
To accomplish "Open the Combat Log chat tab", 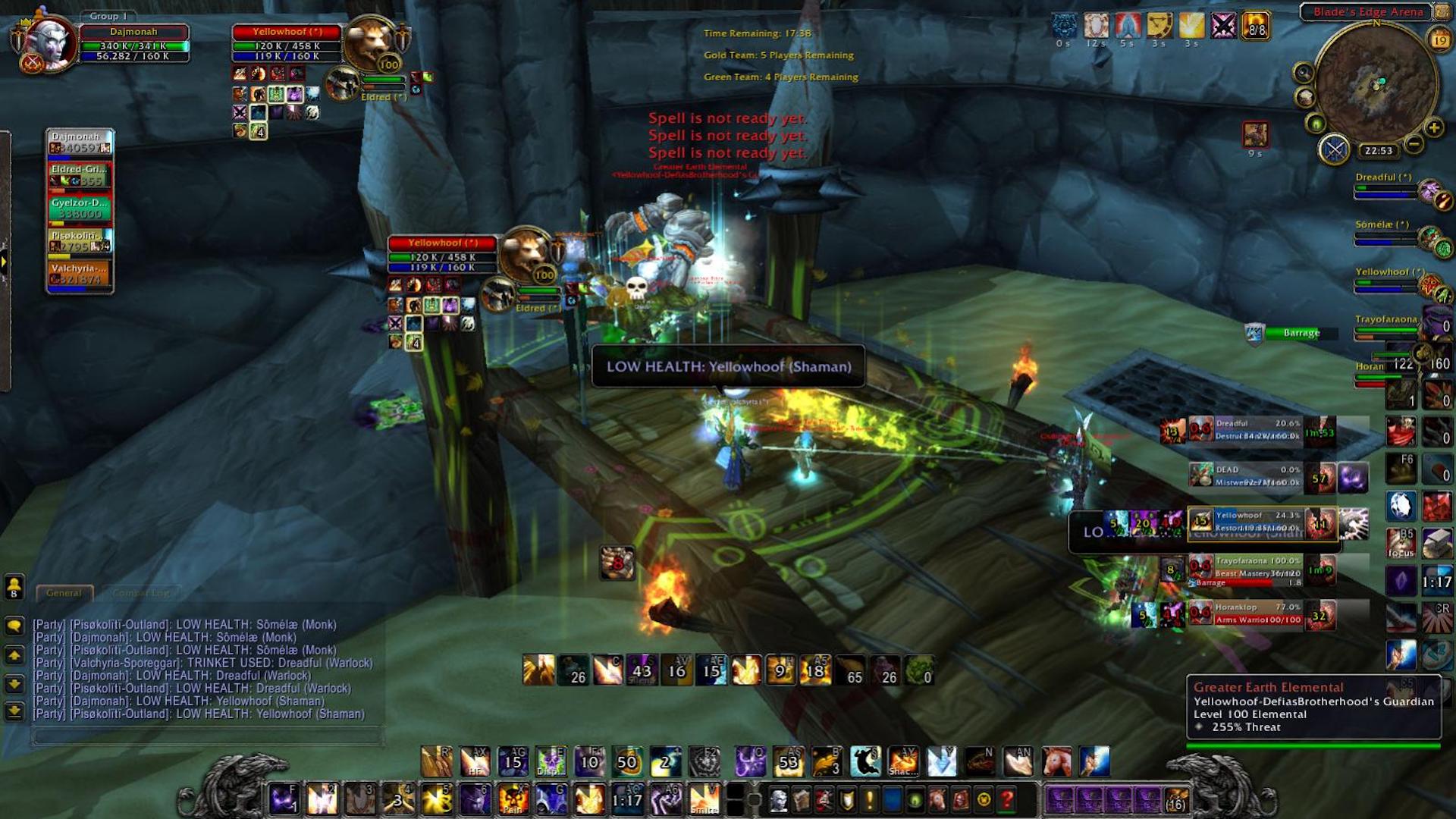I will click(141, 593).
